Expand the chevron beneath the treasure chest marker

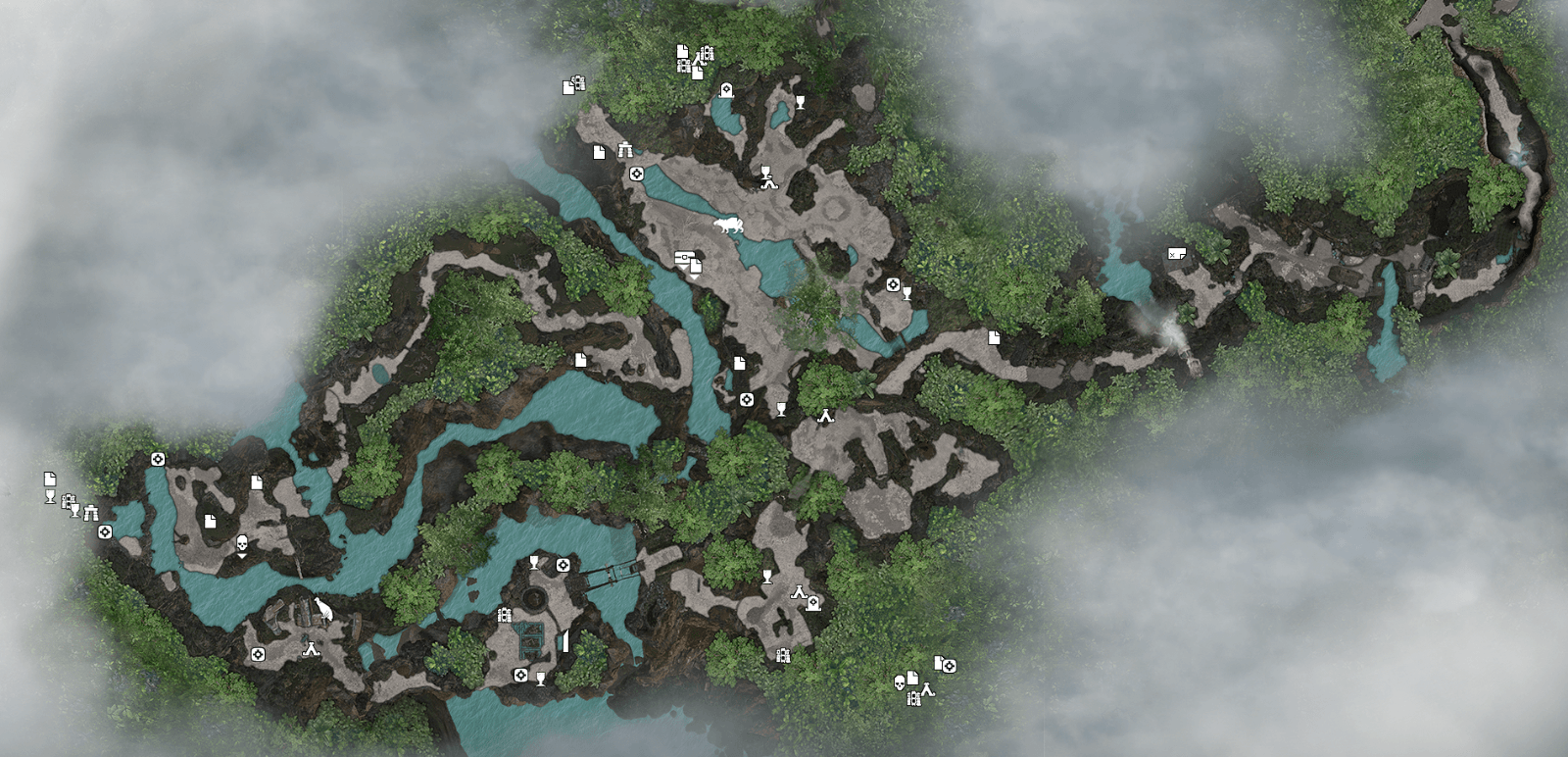[x=684, y=268]
